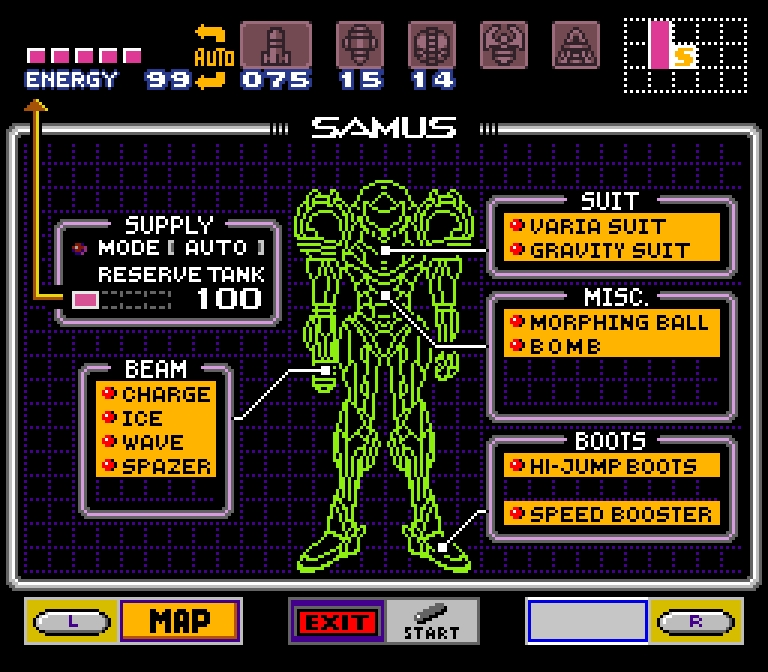This screenshot has height=672, width=768.
Task: Select the super missile icon
Action: (359, 45)
